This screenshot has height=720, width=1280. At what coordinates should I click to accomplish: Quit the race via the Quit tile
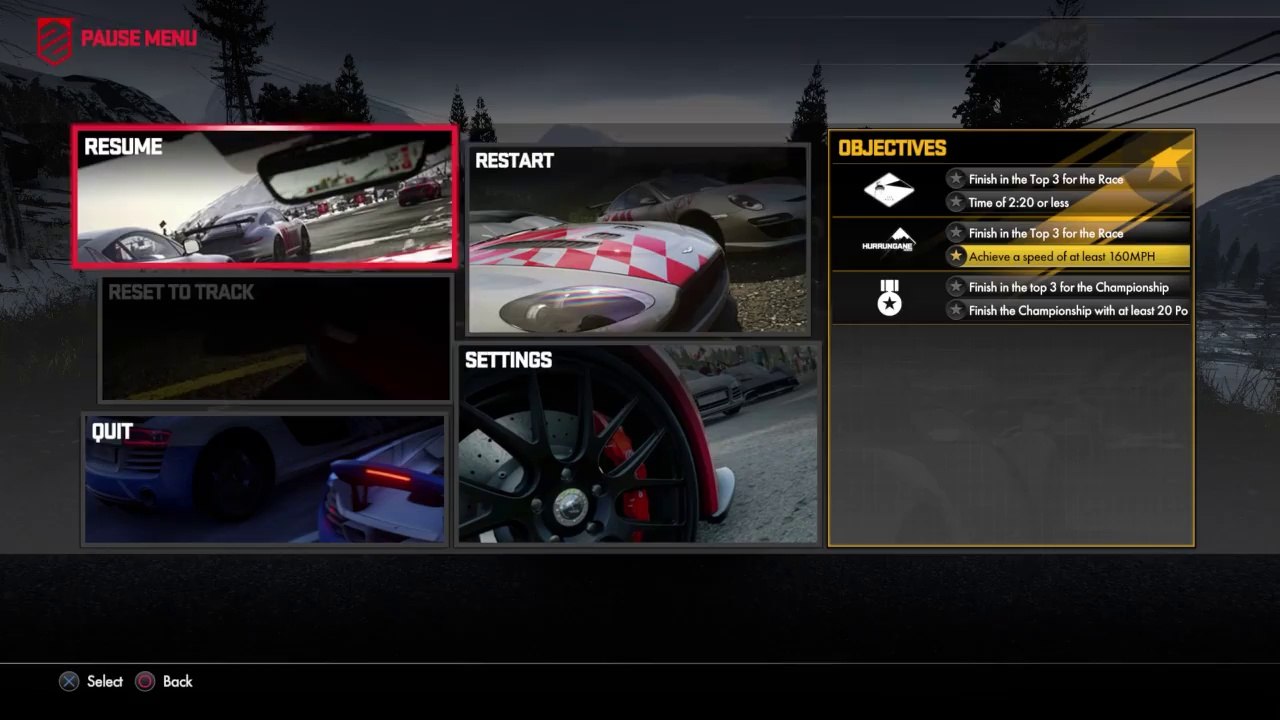coord(265,480)
